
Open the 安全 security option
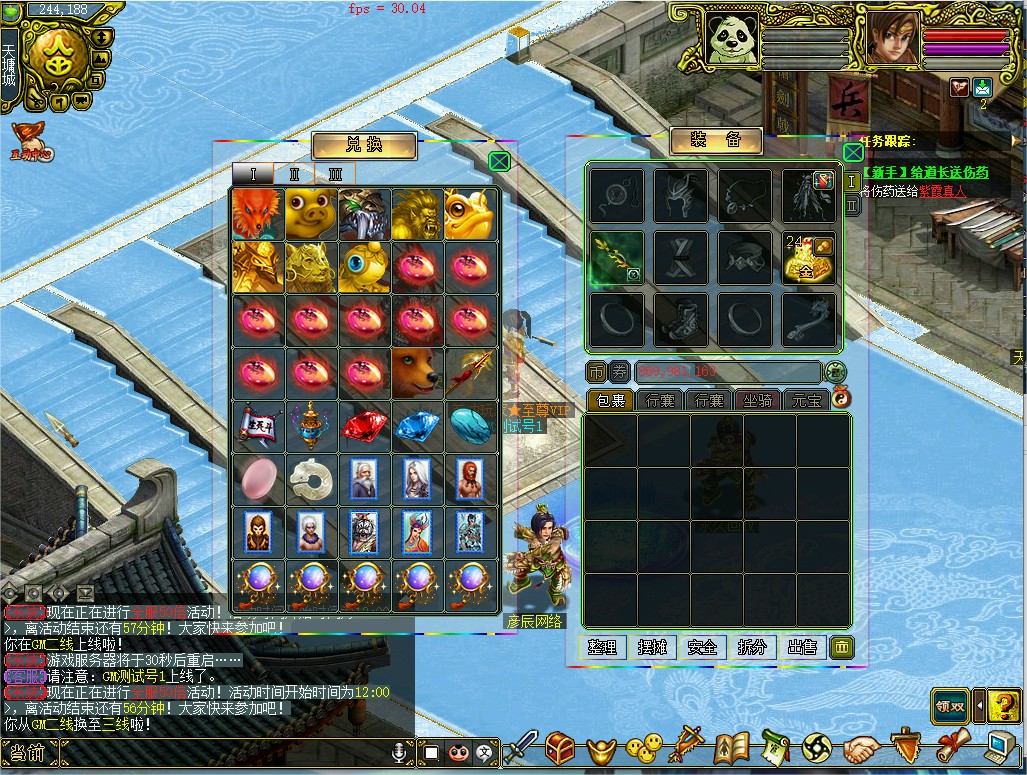(x=703, y=647)
